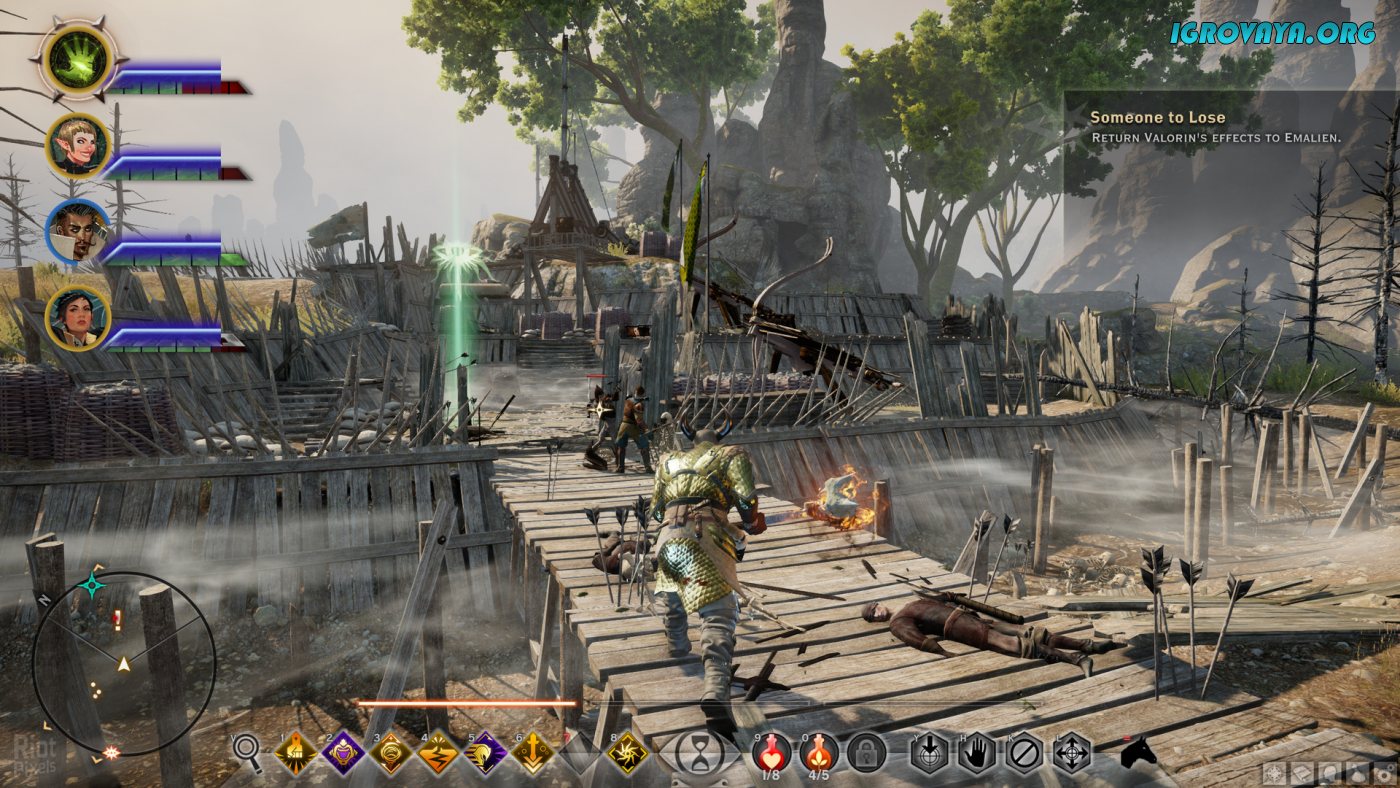Activate the purple shield ability in slot 2

(343, 754)
